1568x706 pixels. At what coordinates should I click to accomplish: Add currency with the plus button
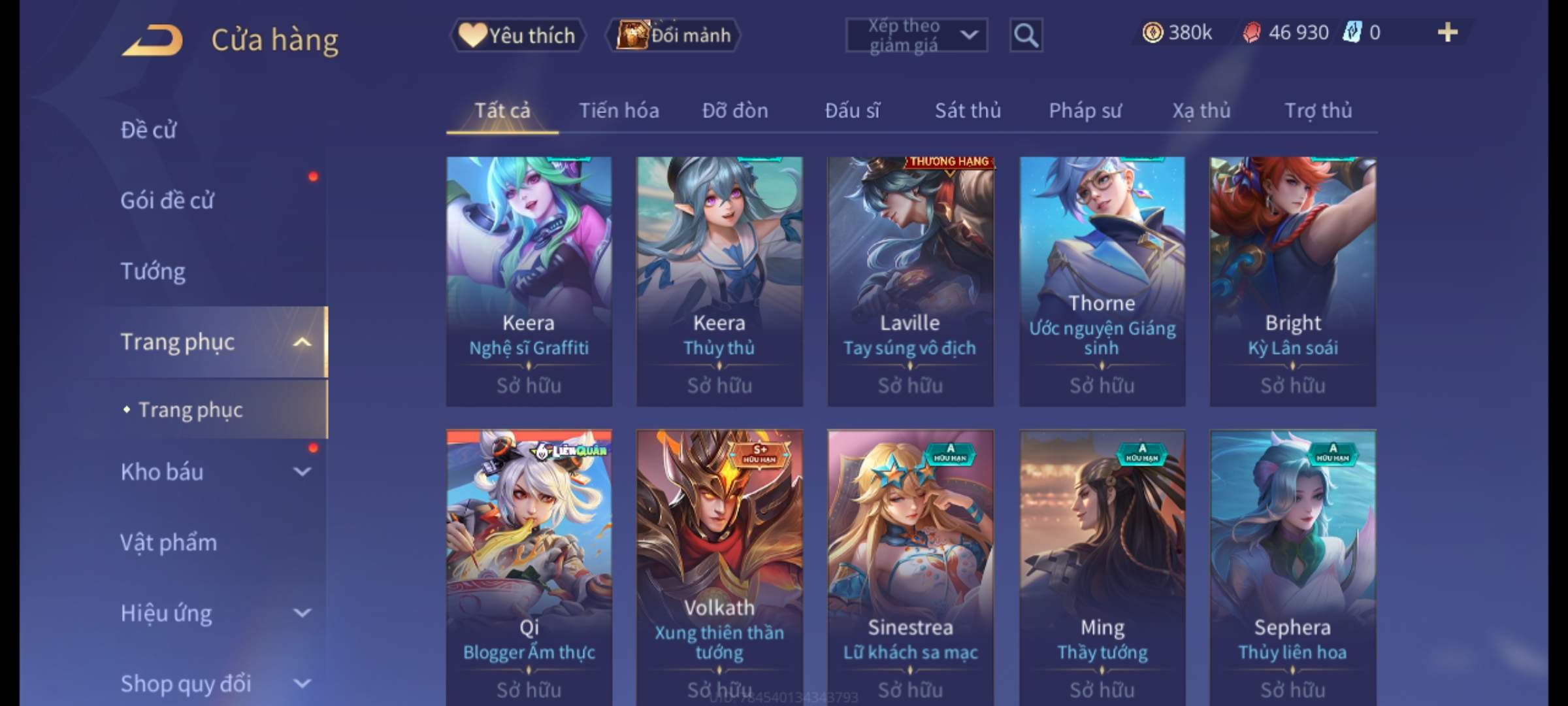pyautogui.click(x=1448, y=33)
